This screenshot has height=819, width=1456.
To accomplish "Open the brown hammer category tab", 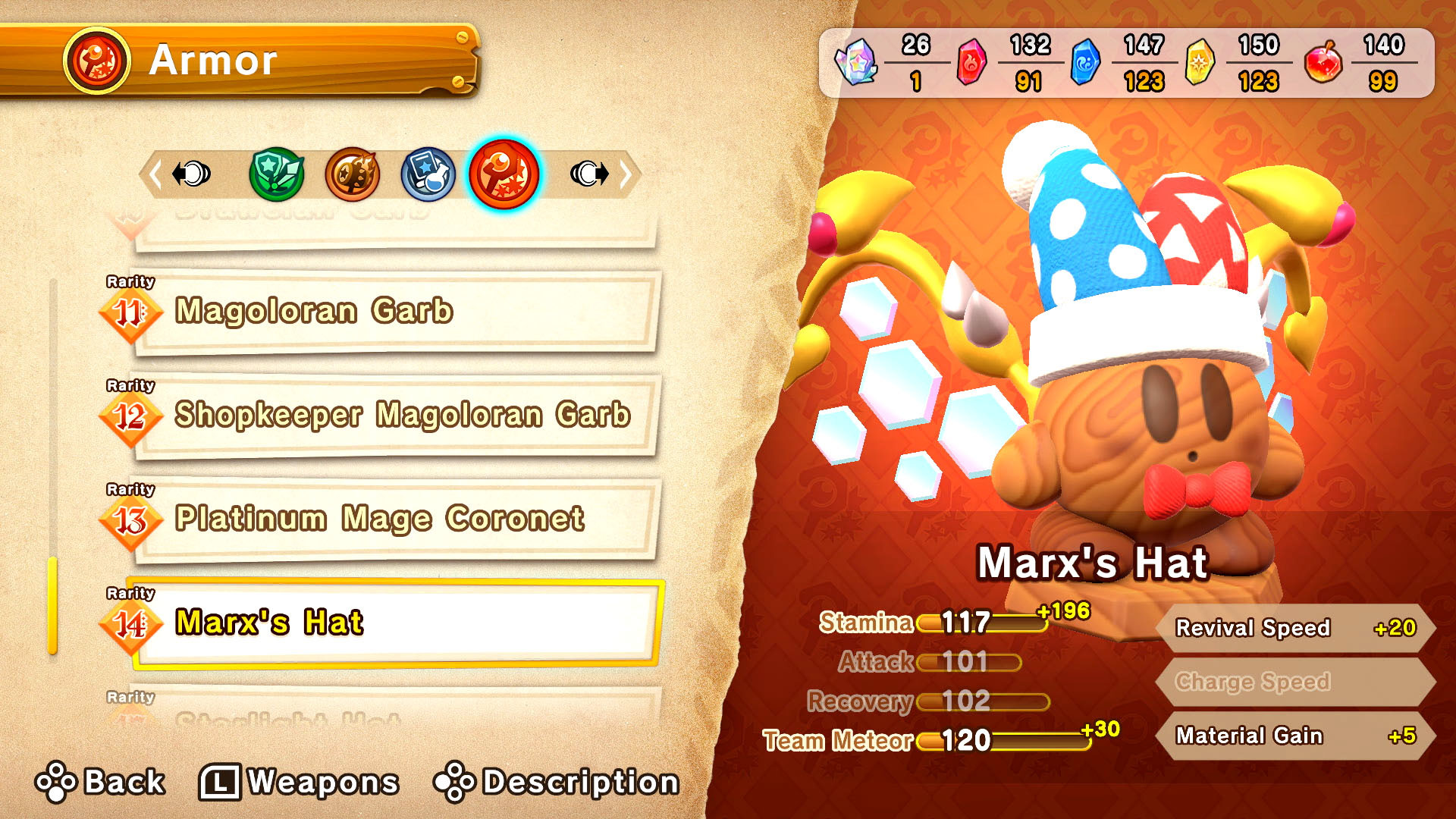I will pos(353,174).
